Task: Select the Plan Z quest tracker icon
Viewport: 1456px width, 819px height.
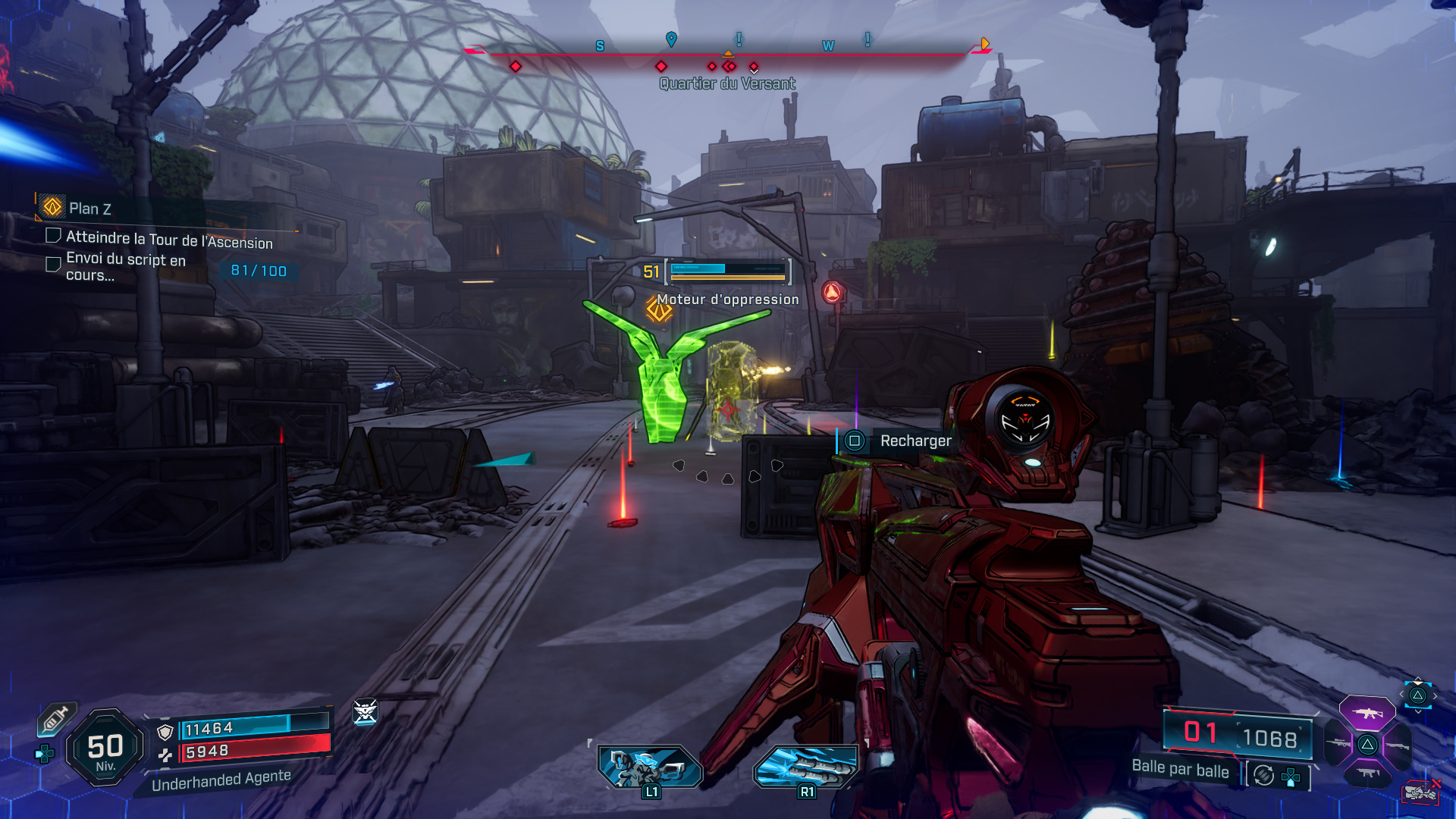Action: 52,206
